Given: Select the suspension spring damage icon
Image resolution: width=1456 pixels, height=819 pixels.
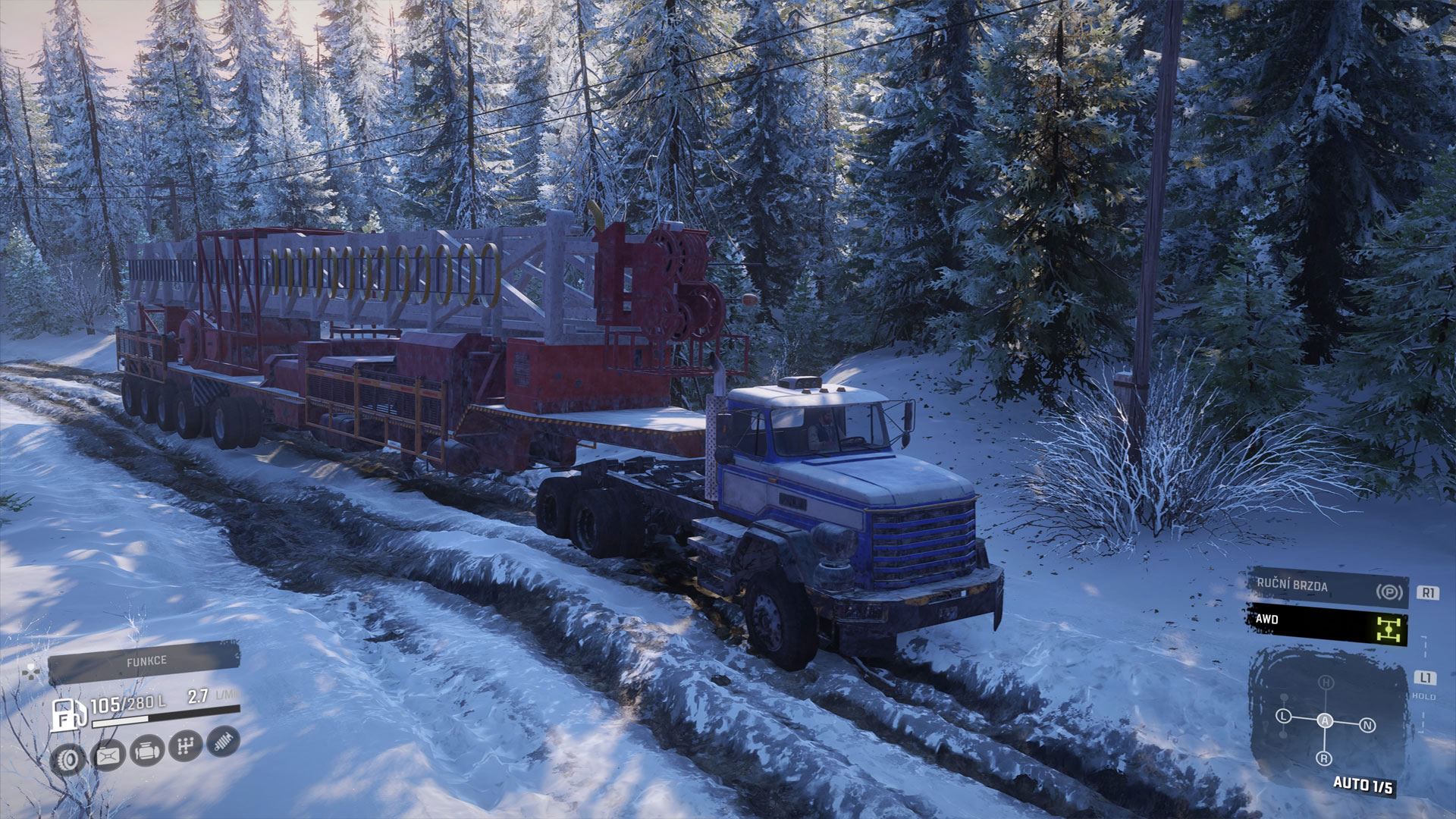Looking at the screenshot, I should (223, 742).
